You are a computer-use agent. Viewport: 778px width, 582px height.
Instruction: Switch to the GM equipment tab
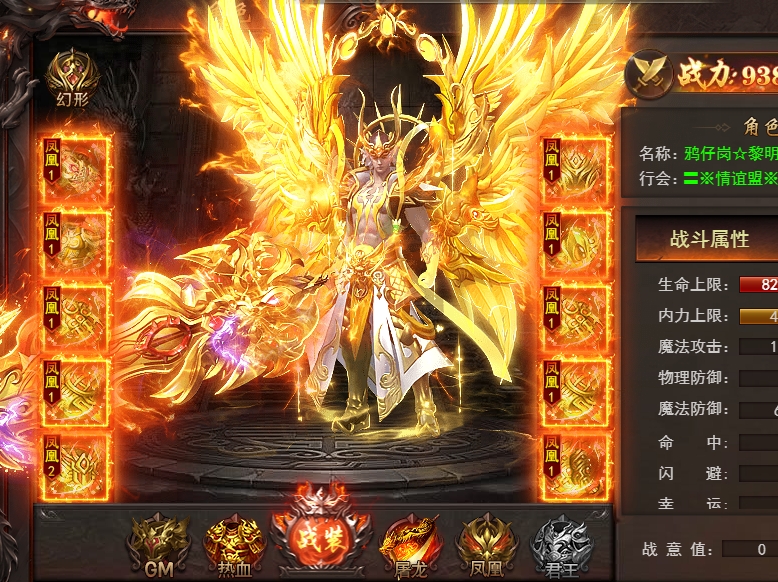pyautogui.click(x=159, y=543)
